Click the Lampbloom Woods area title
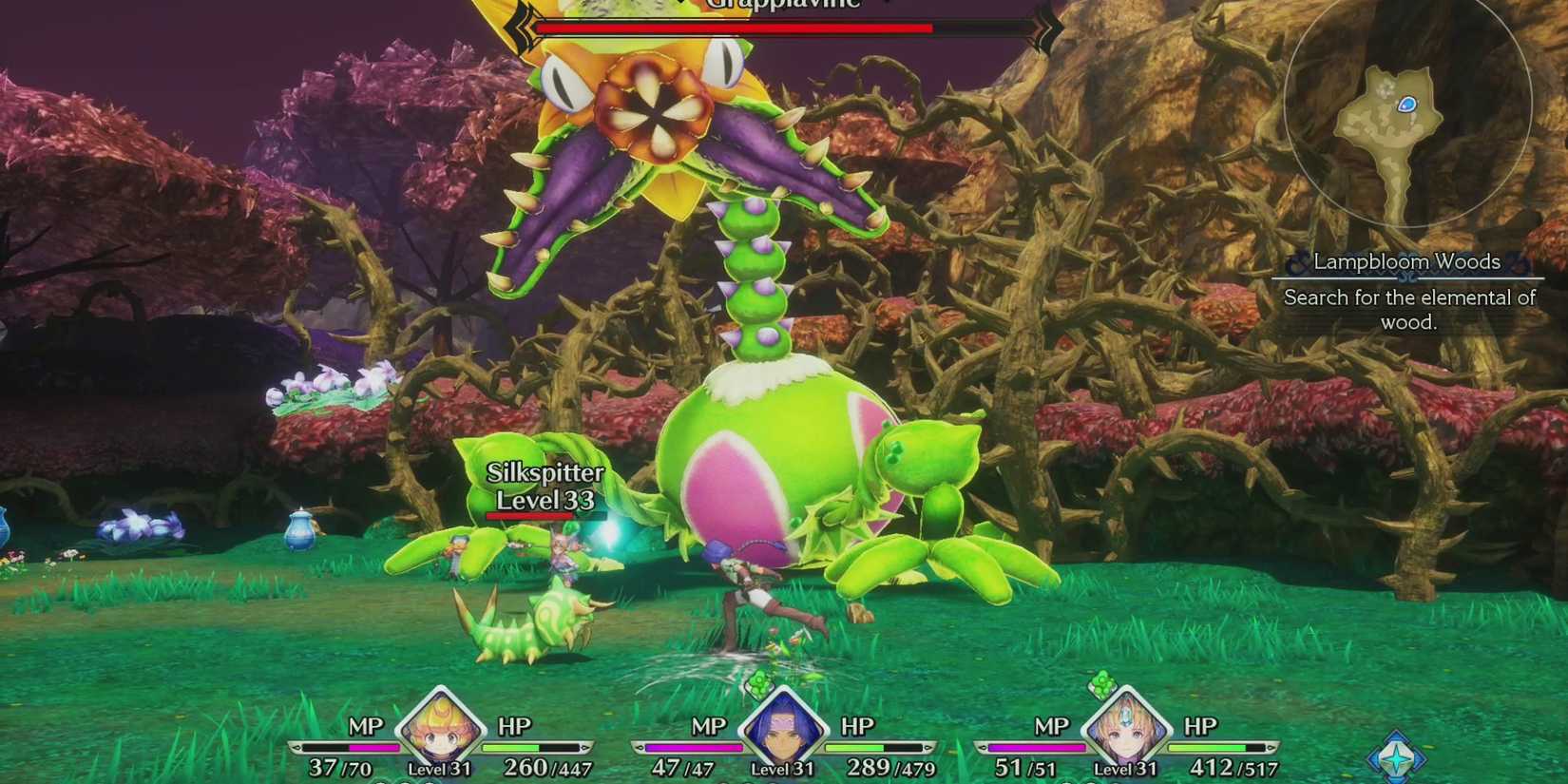The image size is (1568, 784). (x=1407, y=260)
